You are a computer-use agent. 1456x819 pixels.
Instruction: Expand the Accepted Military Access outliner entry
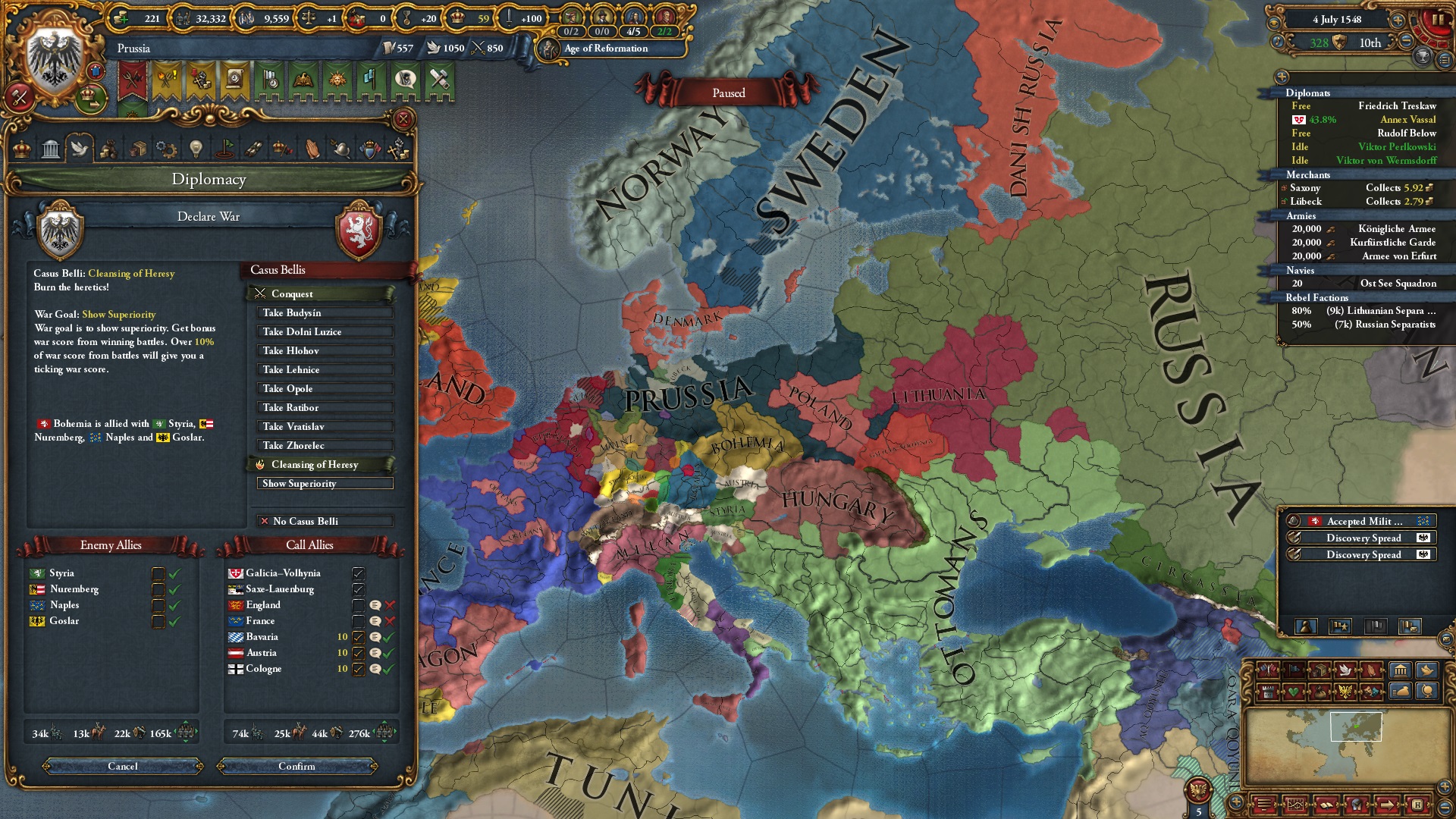(1362, 521)
